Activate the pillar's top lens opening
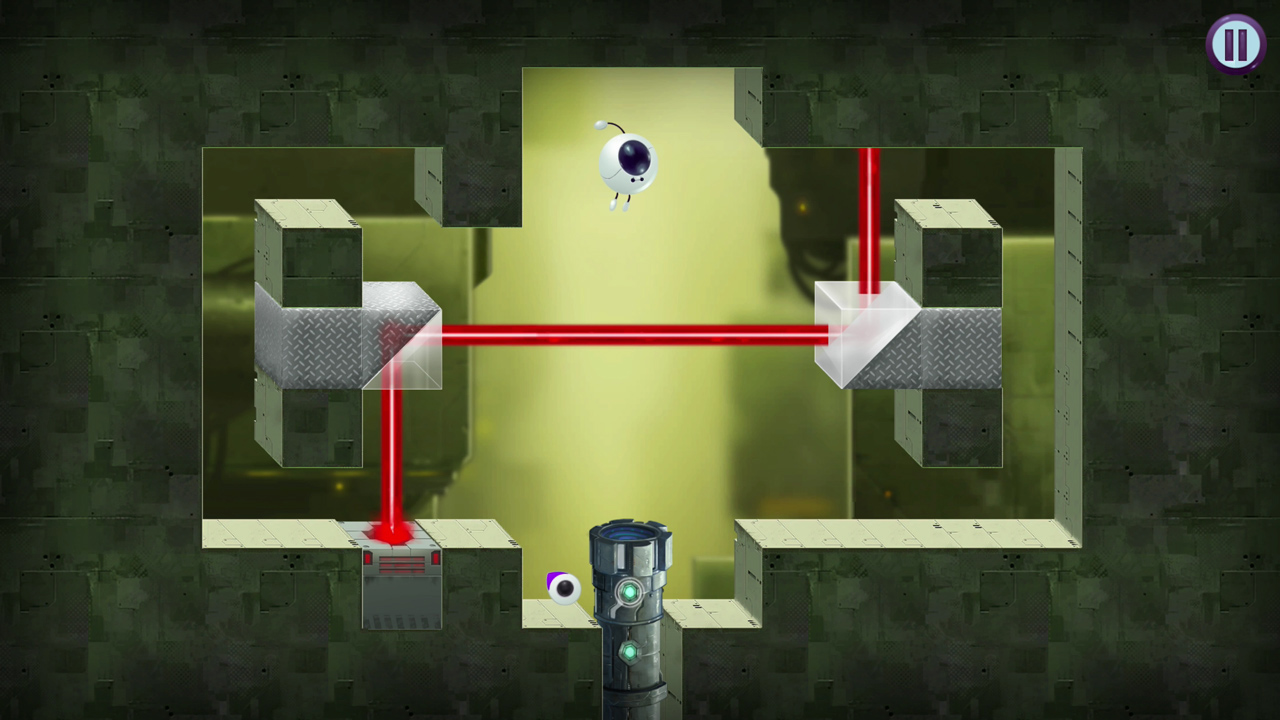Screen dimensions: 1280x720 (630, 535)
